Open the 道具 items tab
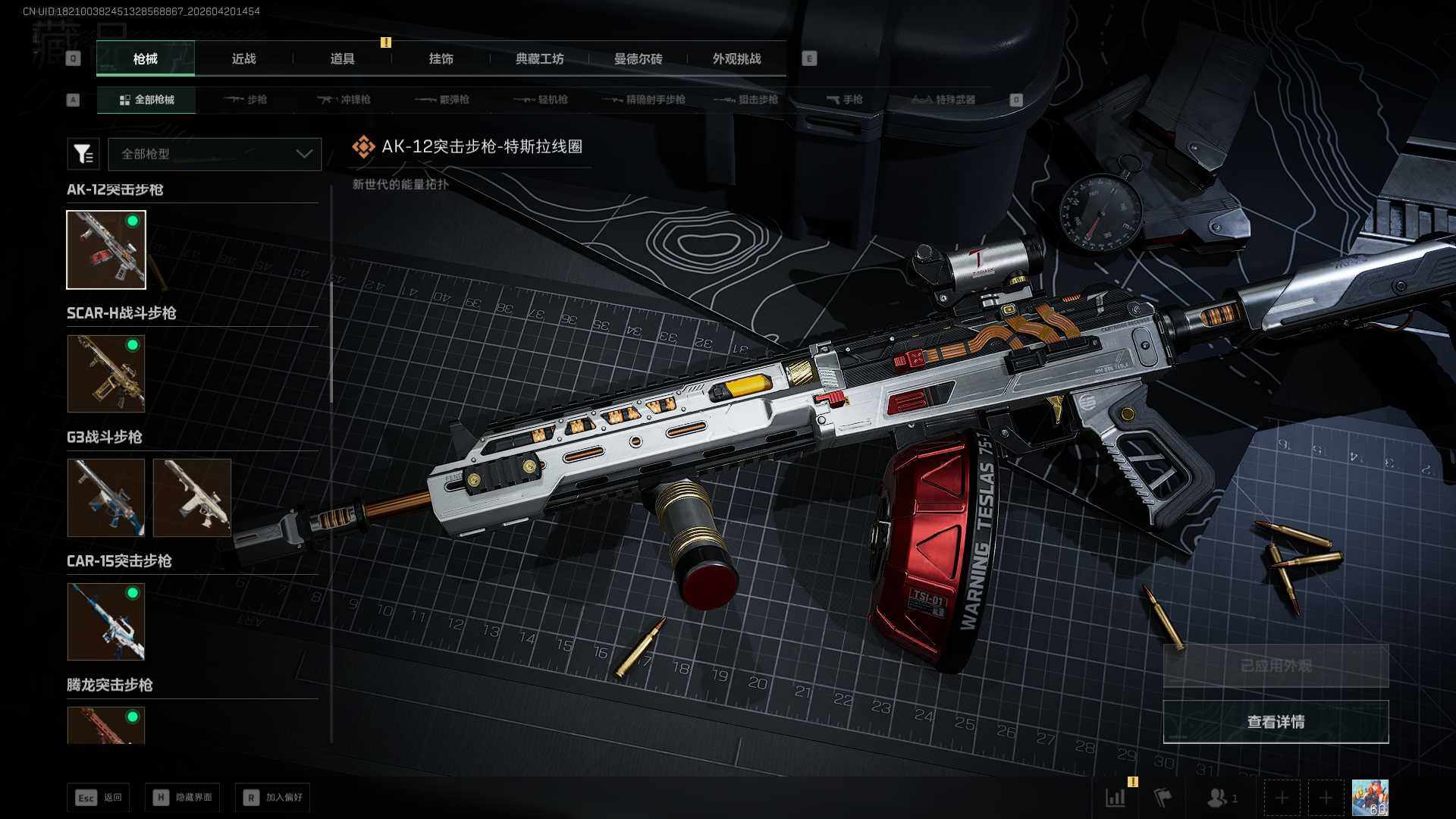The width and height of the screenshot is (1456, 819). click(x=342, y=58)
